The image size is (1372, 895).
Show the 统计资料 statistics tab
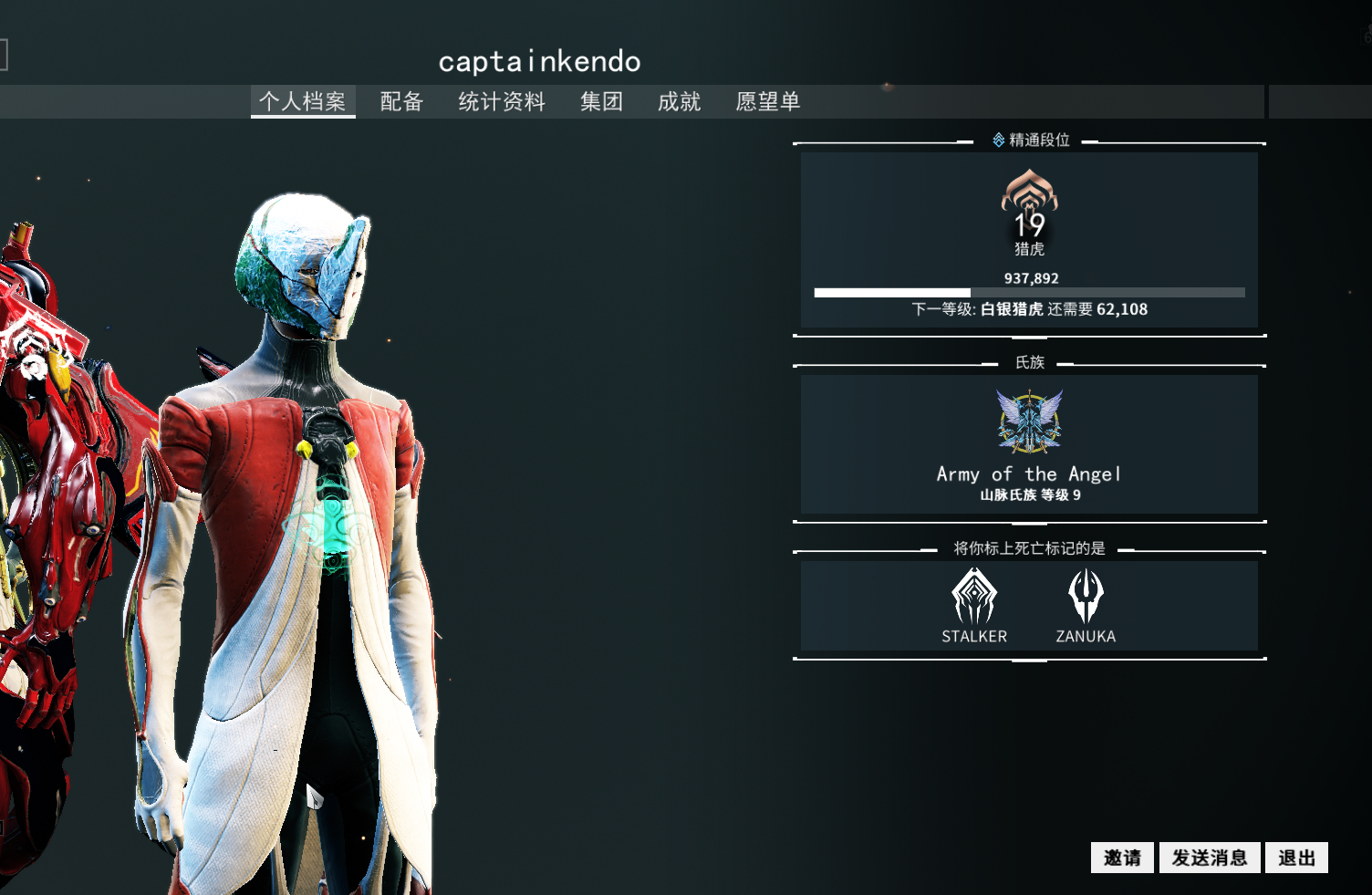(x=502, y=101)
